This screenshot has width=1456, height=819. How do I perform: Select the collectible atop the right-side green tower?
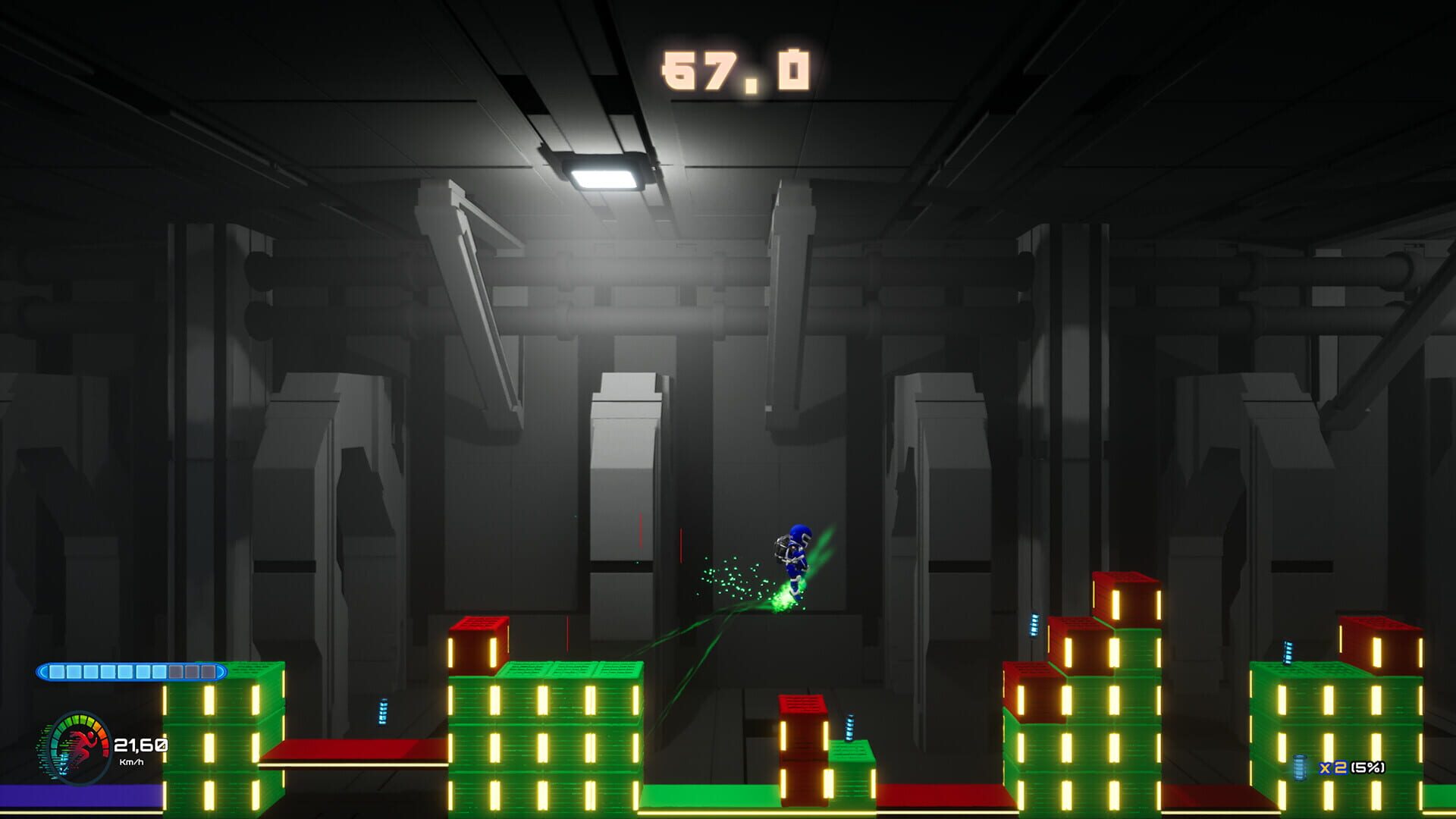point(1288,654)
